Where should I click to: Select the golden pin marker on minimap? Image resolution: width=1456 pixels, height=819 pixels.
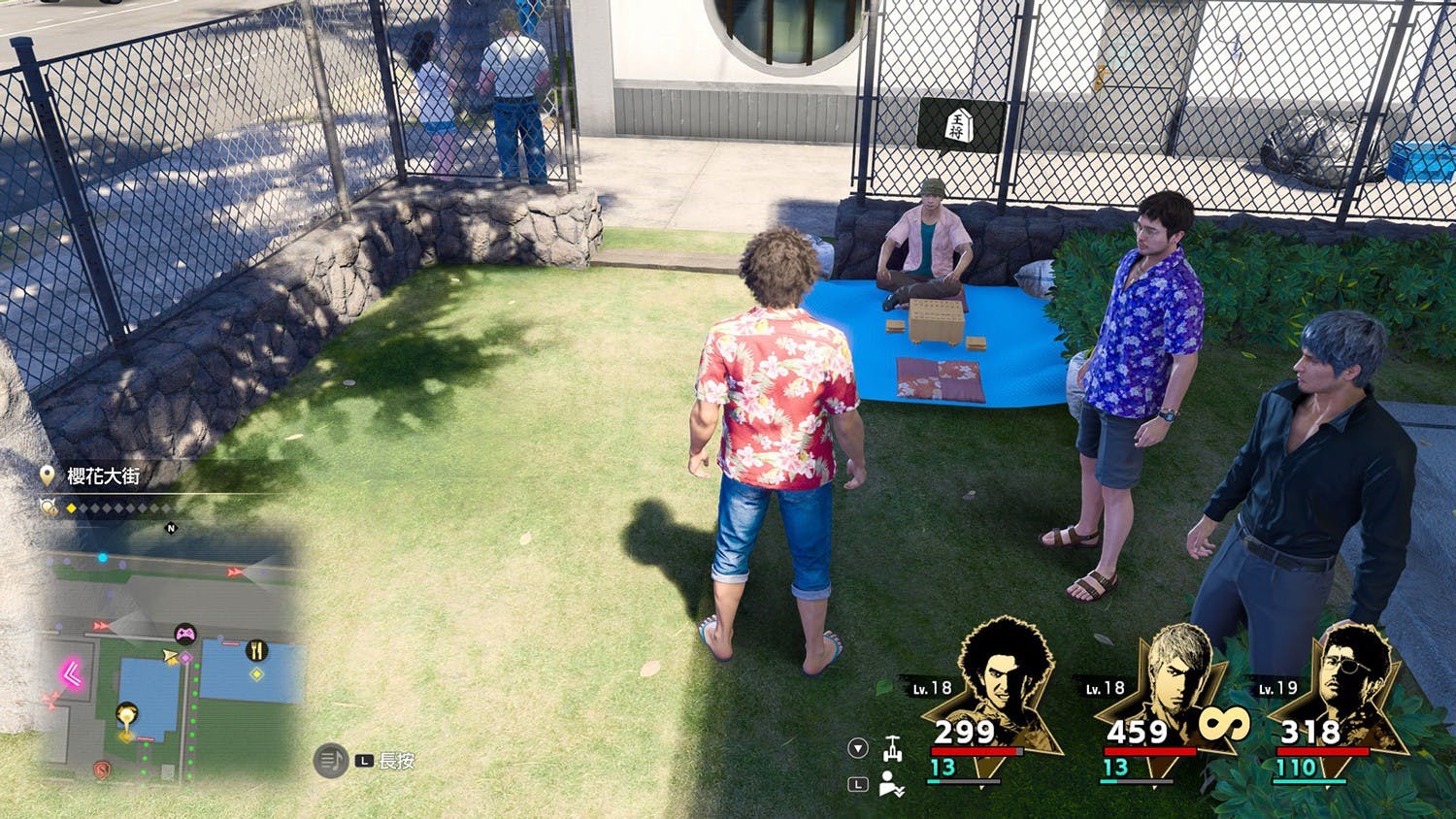[126, 716]
